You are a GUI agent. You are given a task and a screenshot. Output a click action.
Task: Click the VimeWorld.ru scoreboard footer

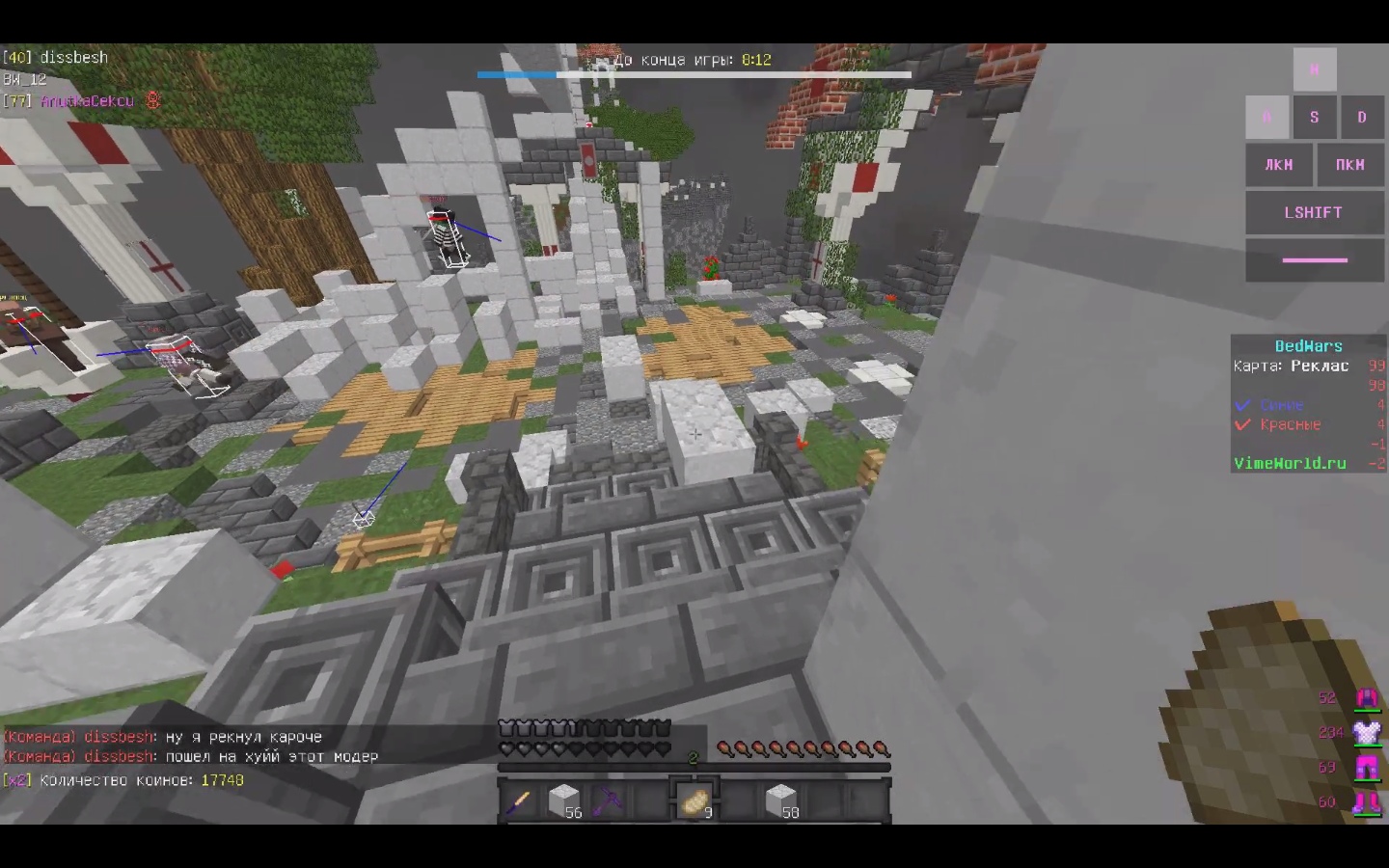(1290, 463)
